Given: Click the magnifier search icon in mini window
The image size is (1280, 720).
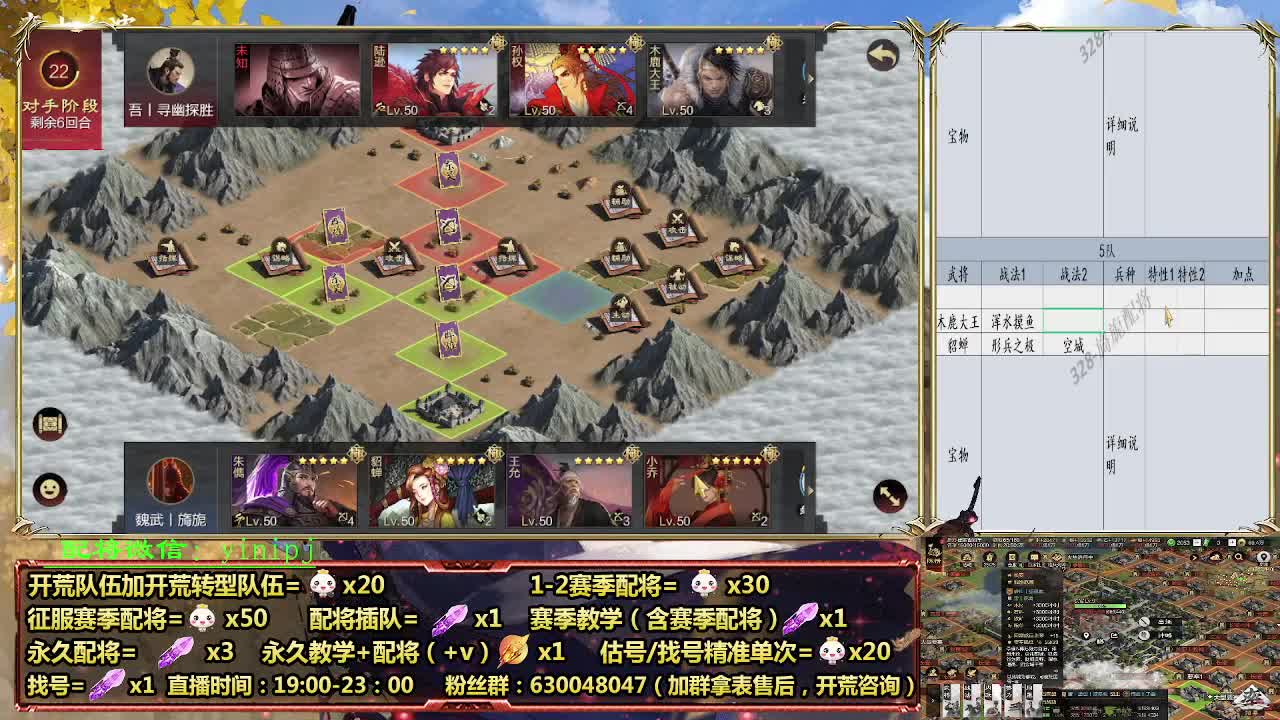Looking at the screenshot, I should (1236, 558).
